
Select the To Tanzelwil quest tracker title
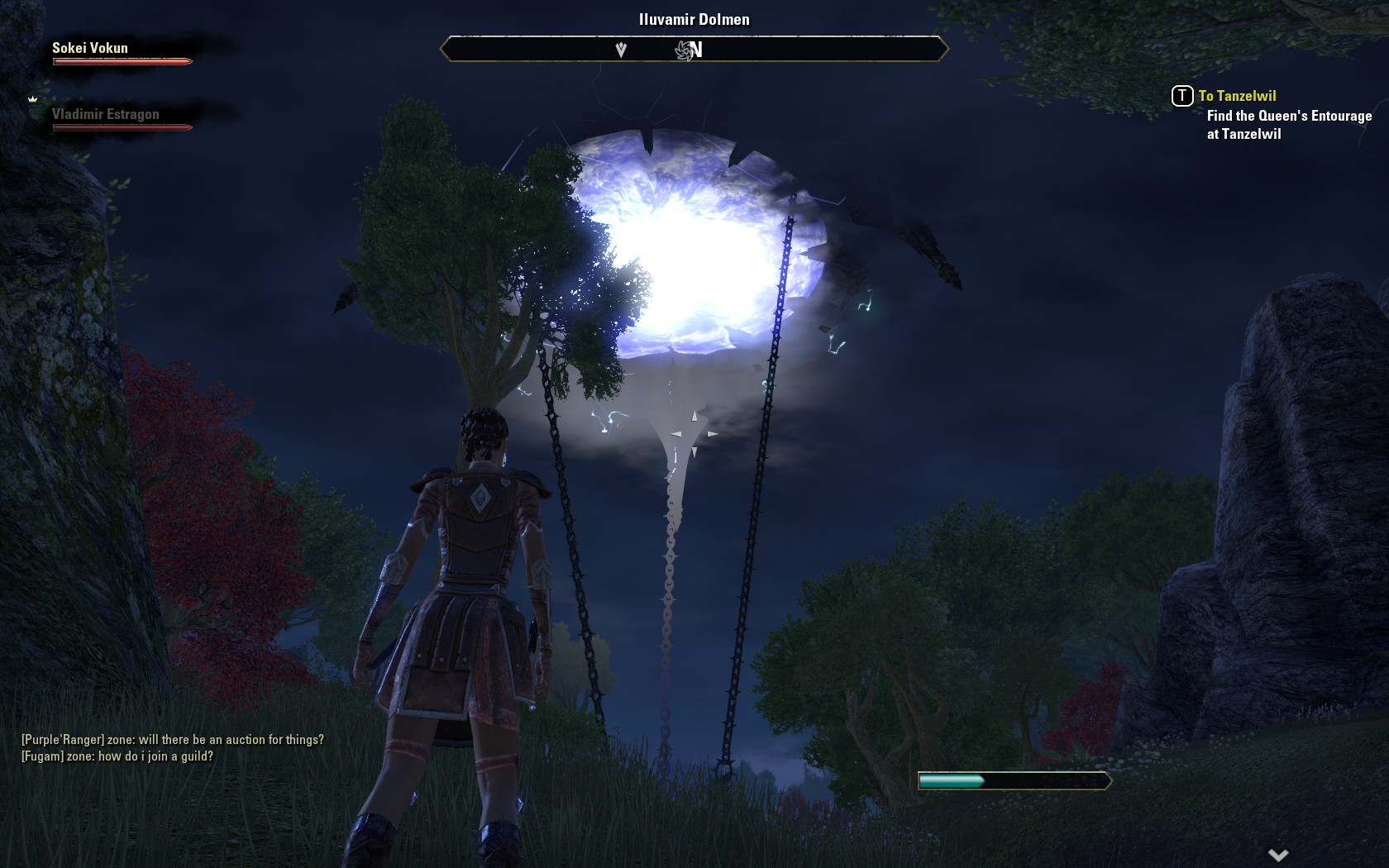point(1237,96)
